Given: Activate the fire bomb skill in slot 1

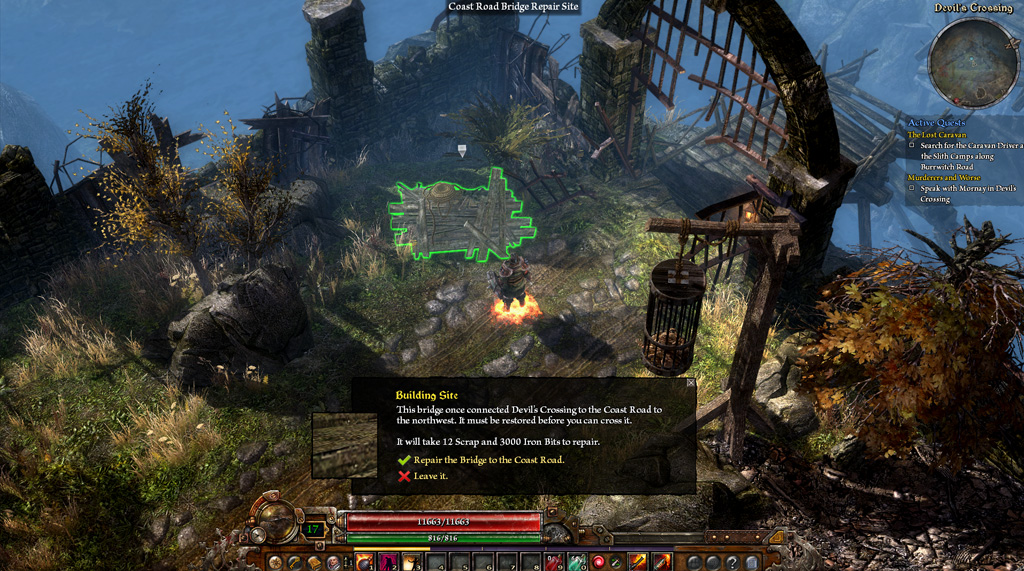Looking at the screenshot, I should click(365, 562).
